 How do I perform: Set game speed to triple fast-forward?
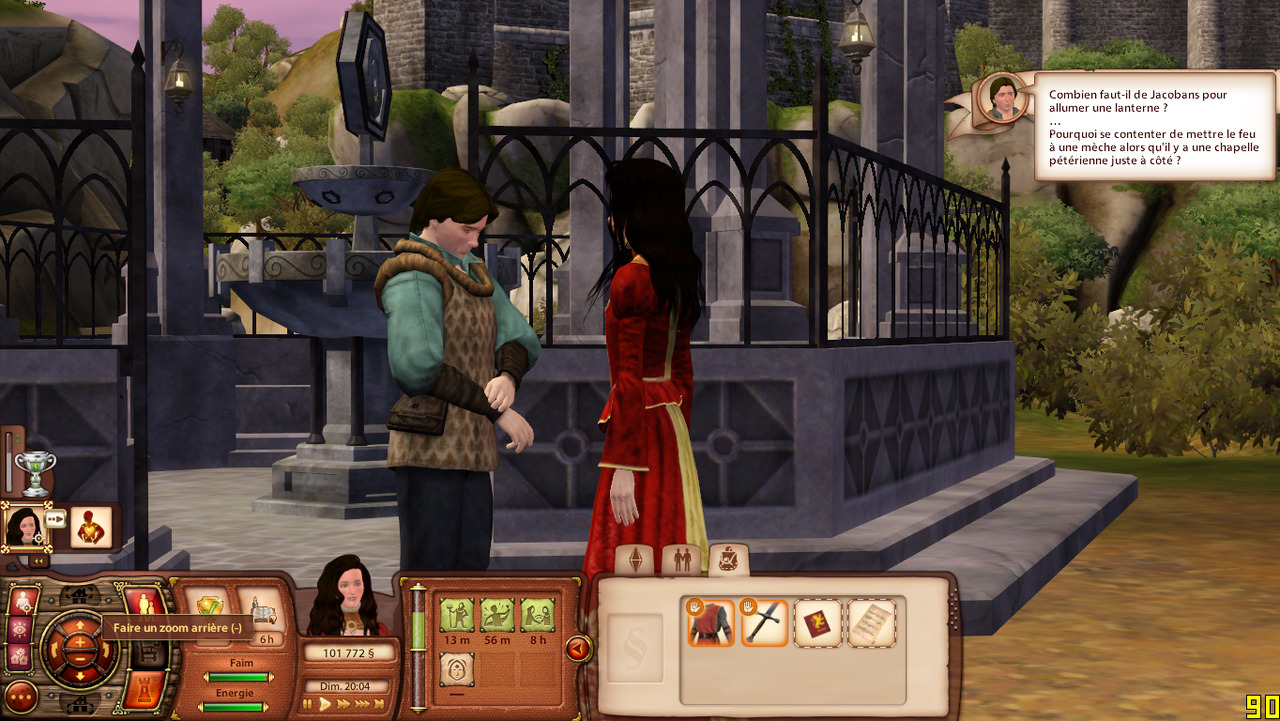click(x=363, y=704)
